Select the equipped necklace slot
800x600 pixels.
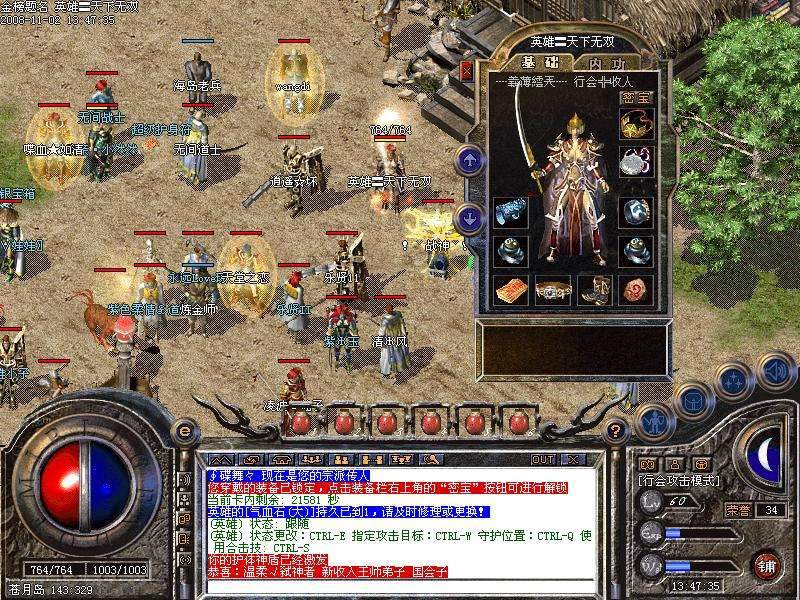click(x=634, y=161)
